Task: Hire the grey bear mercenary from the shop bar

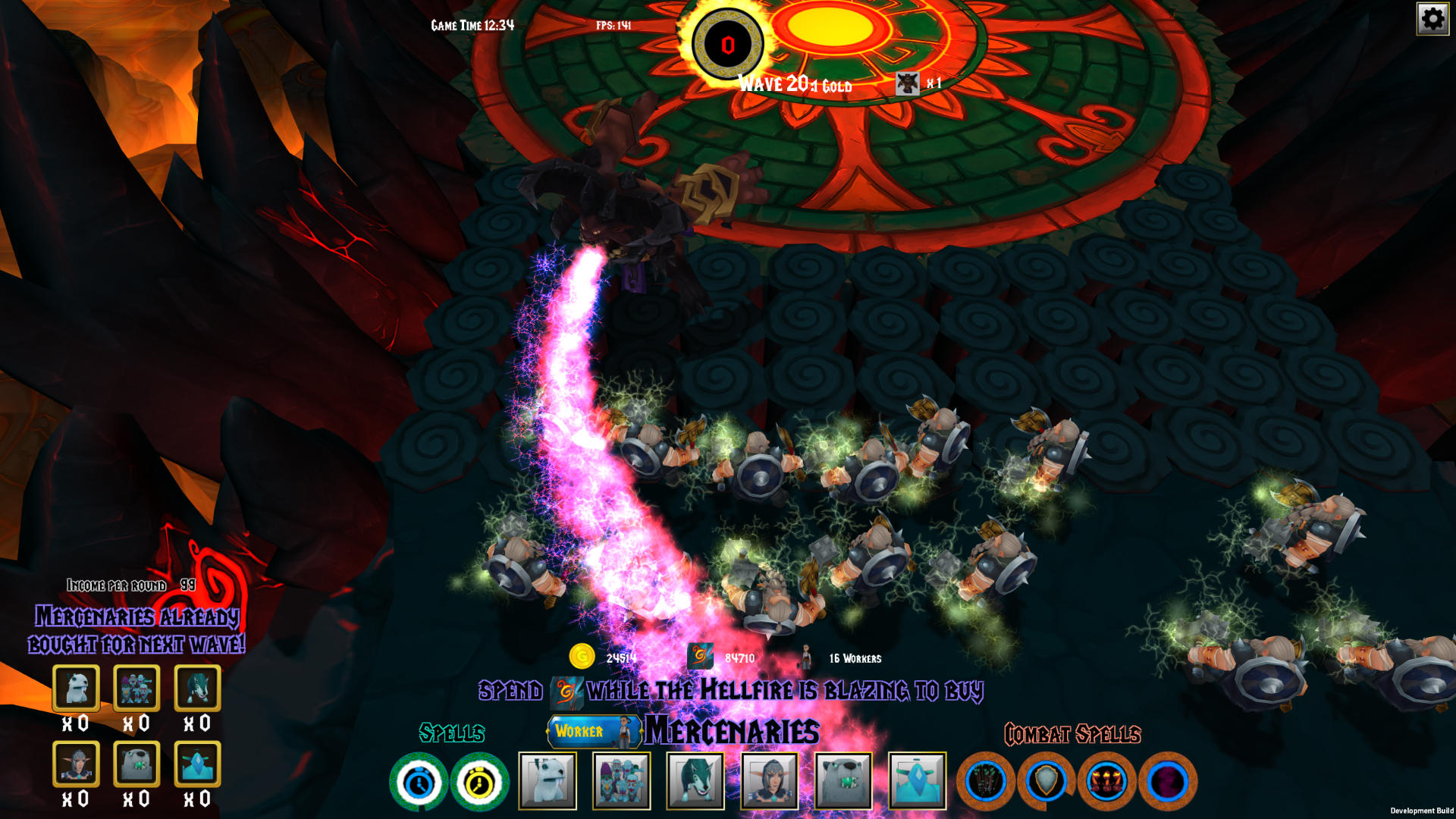Action: pos(843,781)
